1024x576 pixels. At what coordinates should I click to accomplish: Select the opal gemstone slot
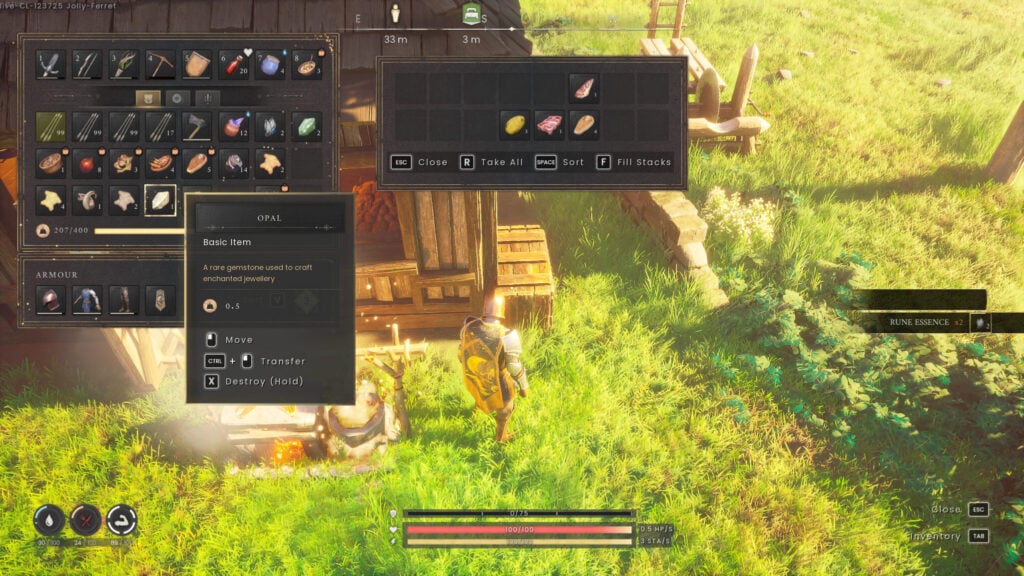pyautogui.click(x=160, y=200)
